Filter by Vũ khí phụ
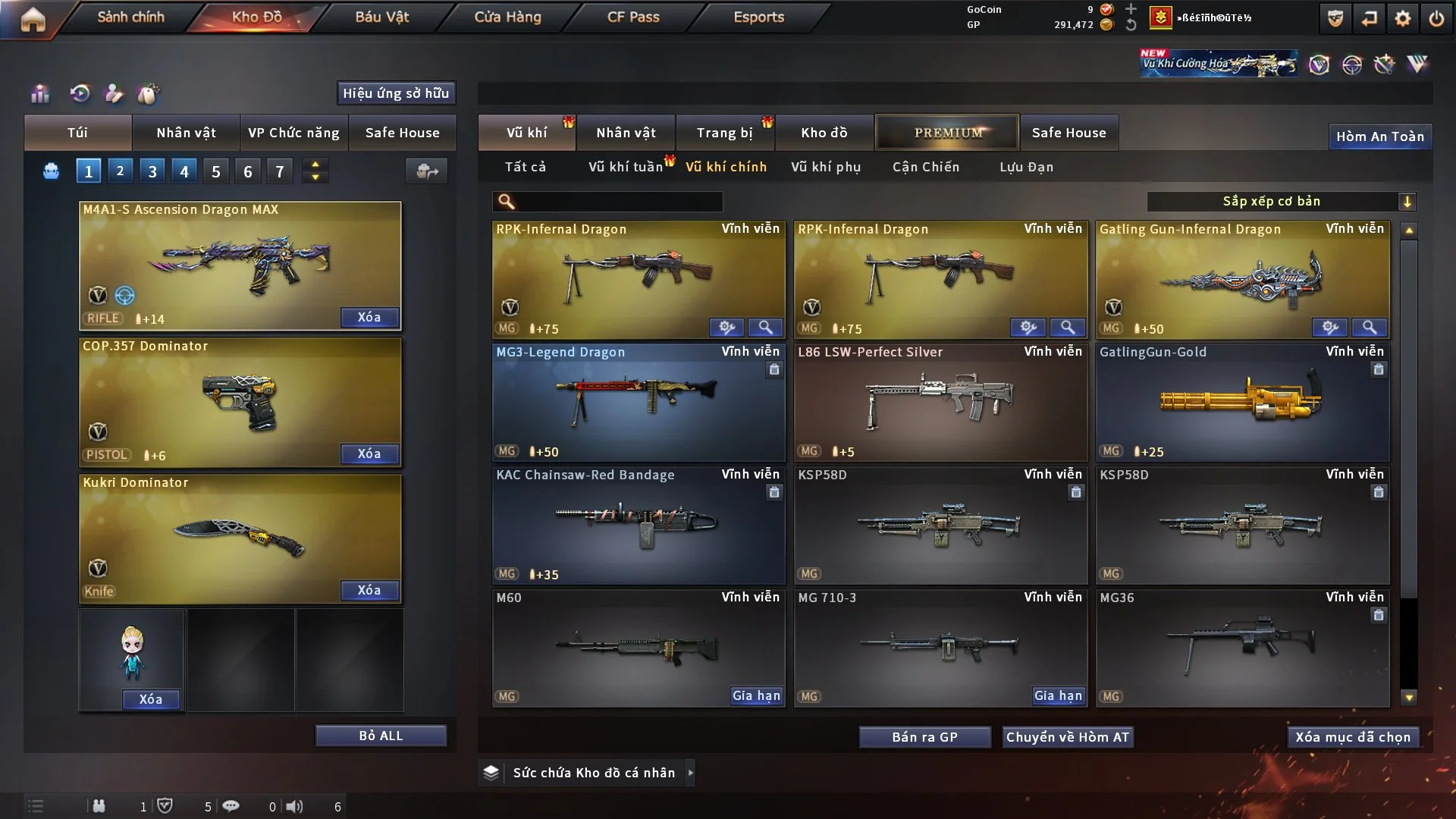This screenshot has width=1456, height=819. click(x=826, y=167)
